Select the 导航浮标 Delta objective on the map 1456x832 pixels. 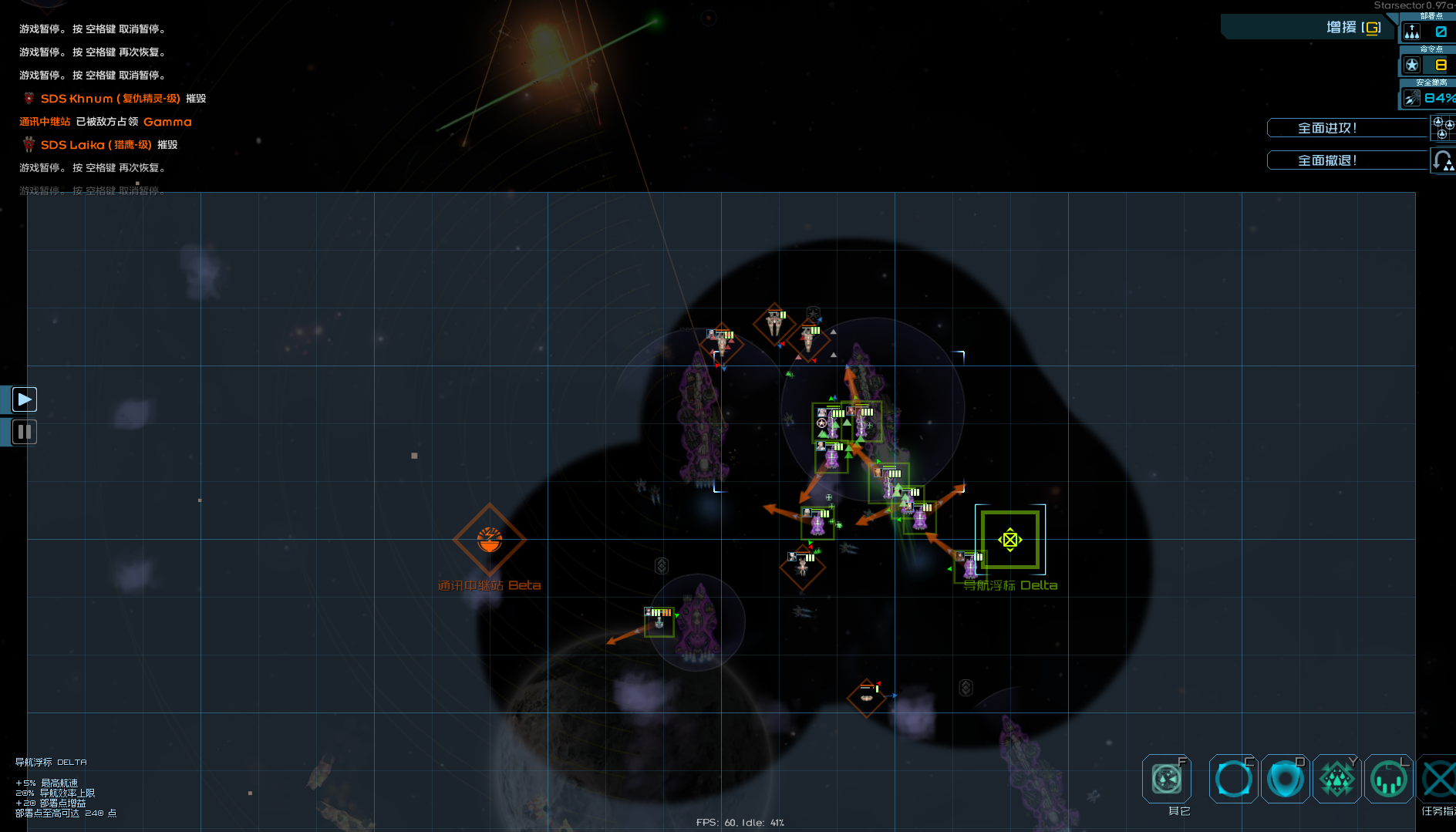[x=1011, y=540]
